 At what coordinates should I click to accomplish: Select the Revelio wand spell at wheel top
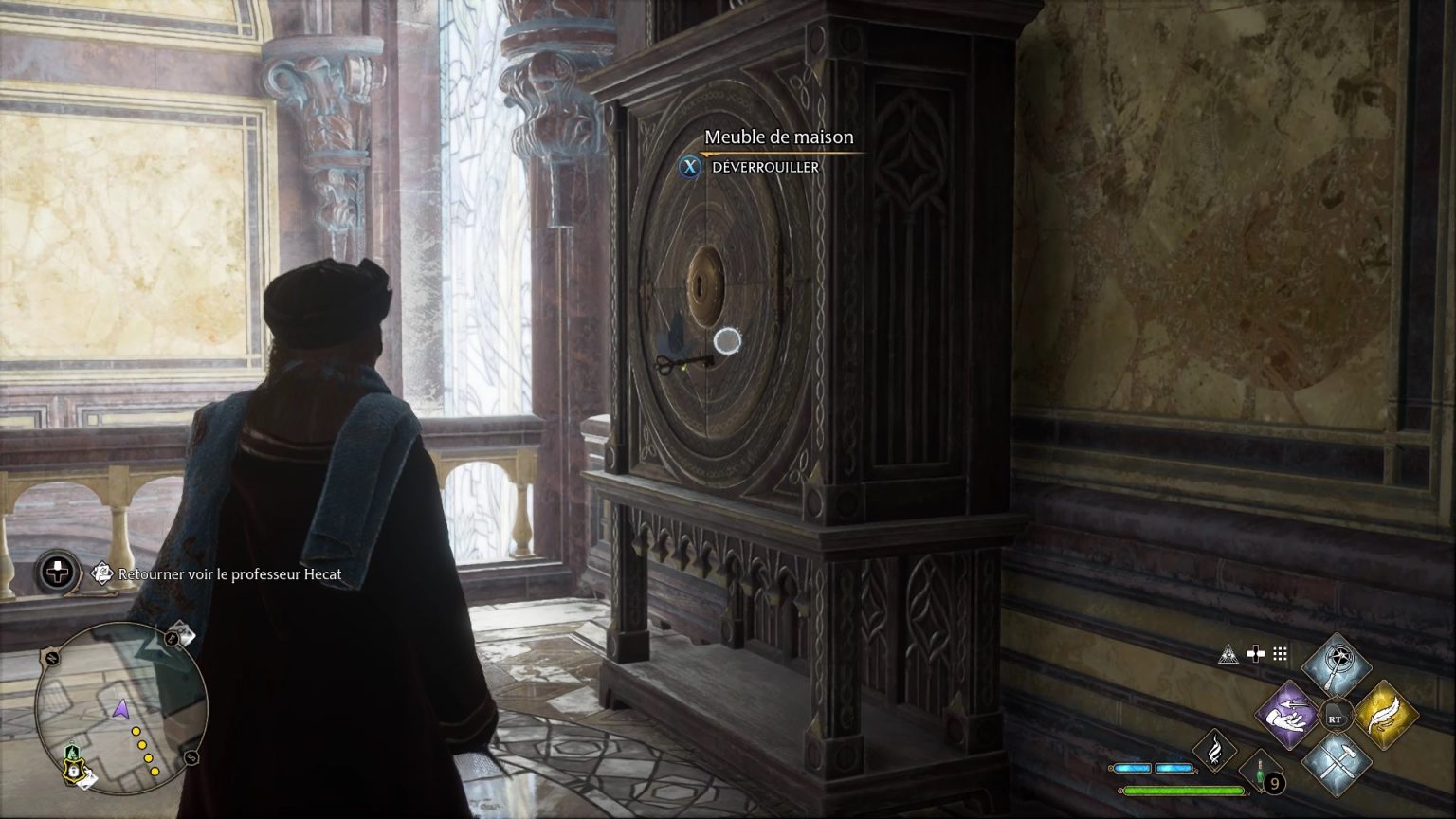[1338, 663]
